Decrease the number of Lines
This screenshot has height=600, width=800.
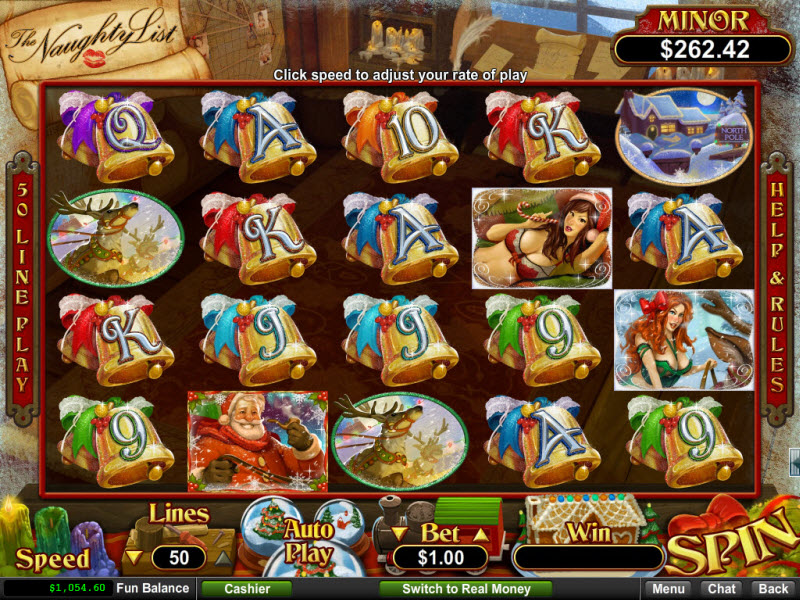(x=133, y=556)
